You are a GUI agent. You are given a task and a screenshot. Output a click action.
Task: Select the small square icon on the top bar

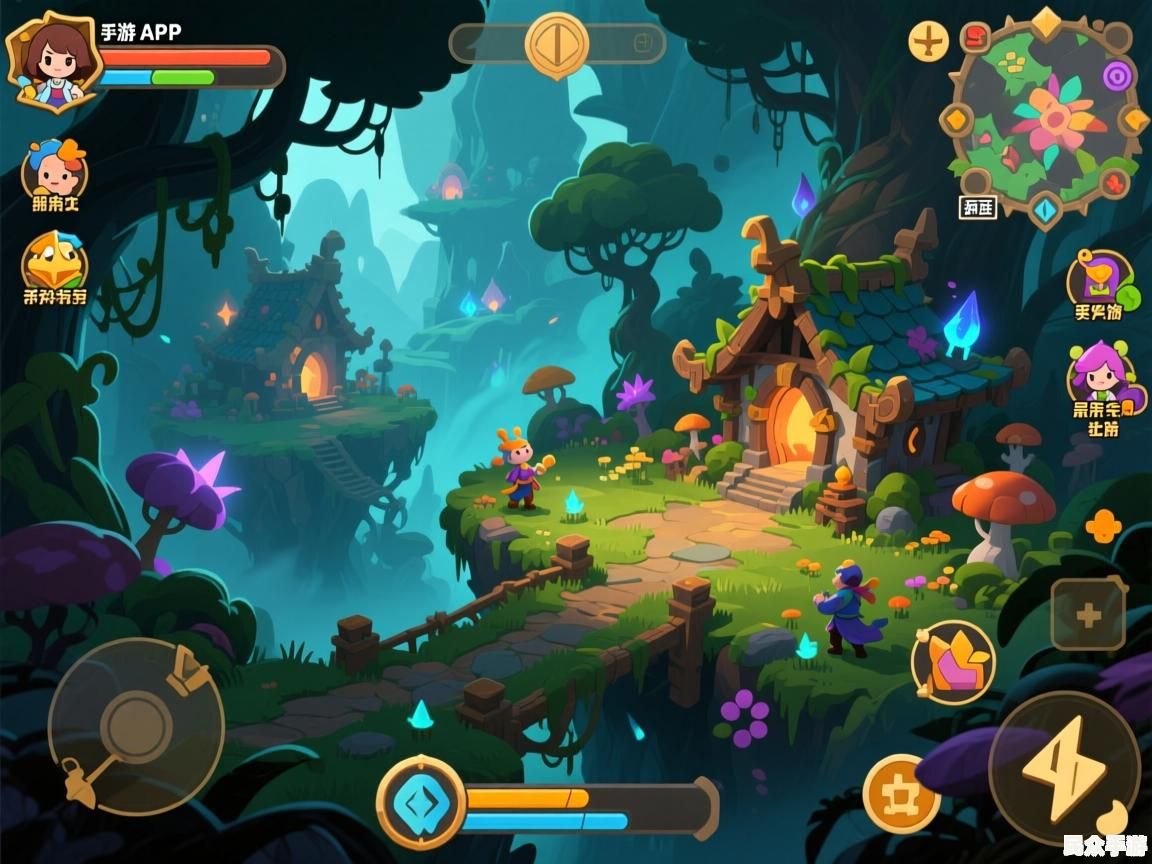click(643, 43)
